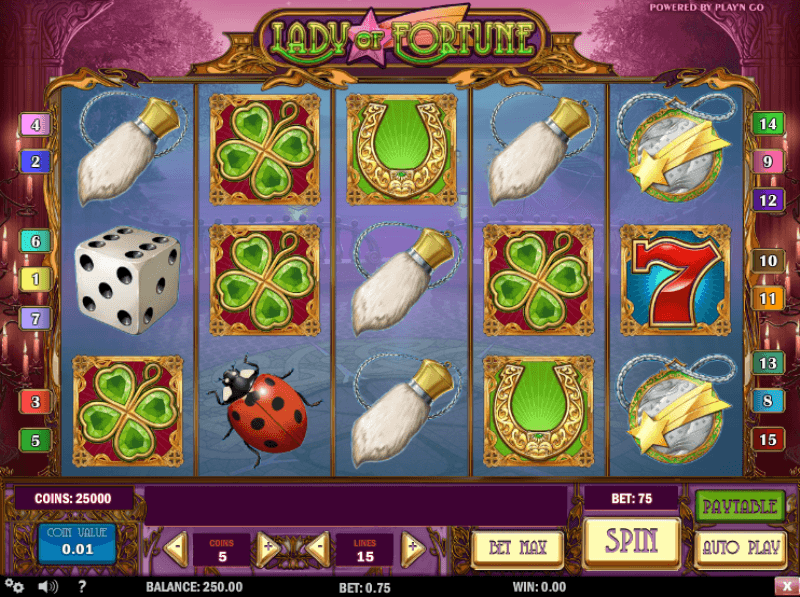Decrease the number of coins
The height and width of the screenshot is (597, 800).
(176, 547)
